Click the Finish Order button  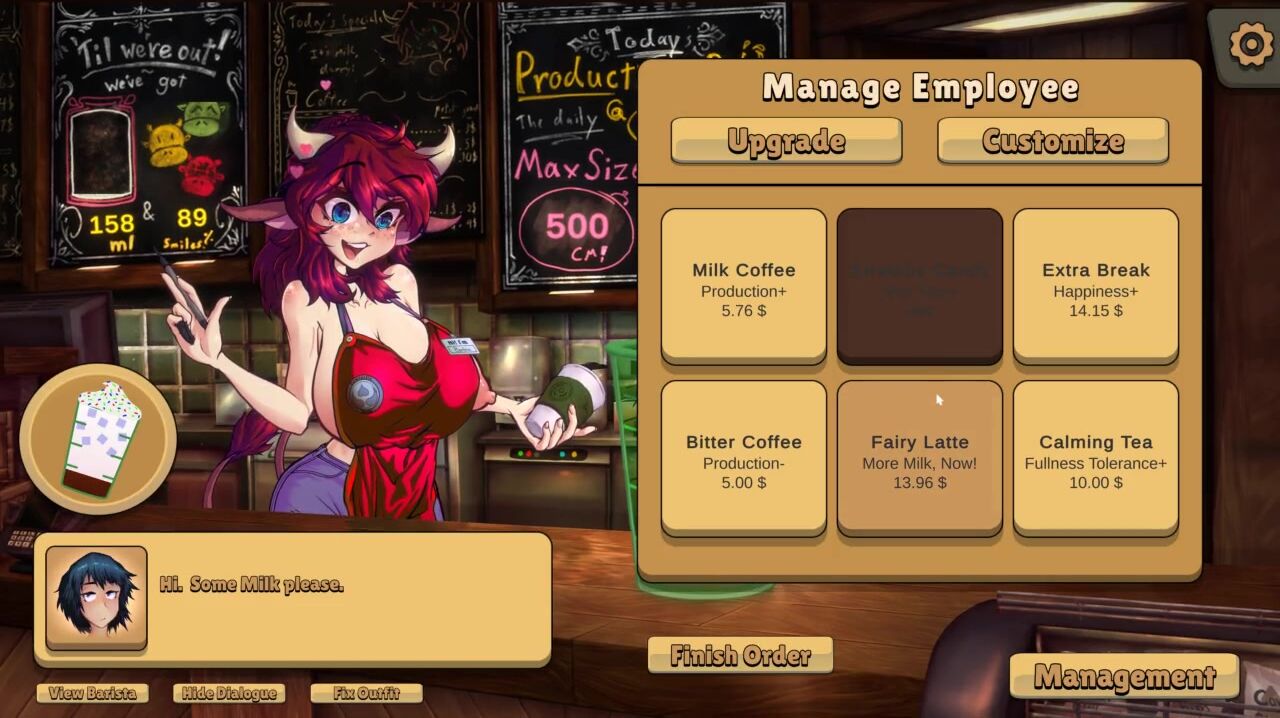point(740,656)
